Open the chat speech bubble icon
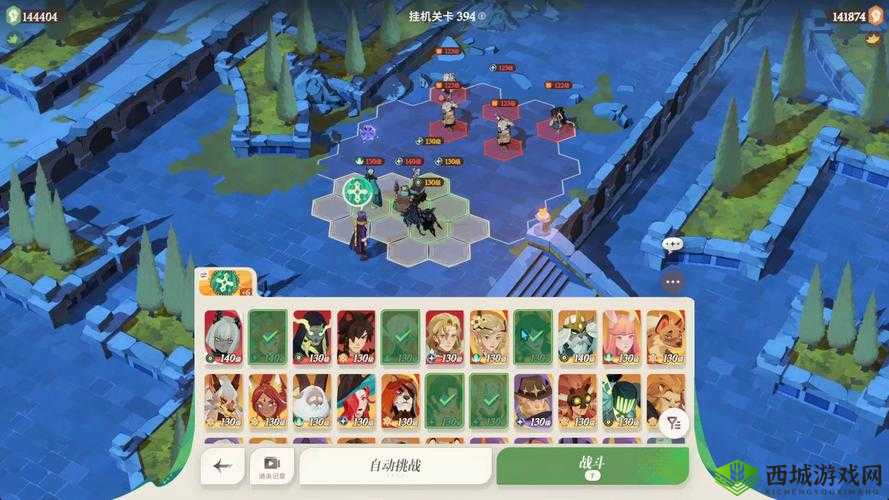 point(672,243)
